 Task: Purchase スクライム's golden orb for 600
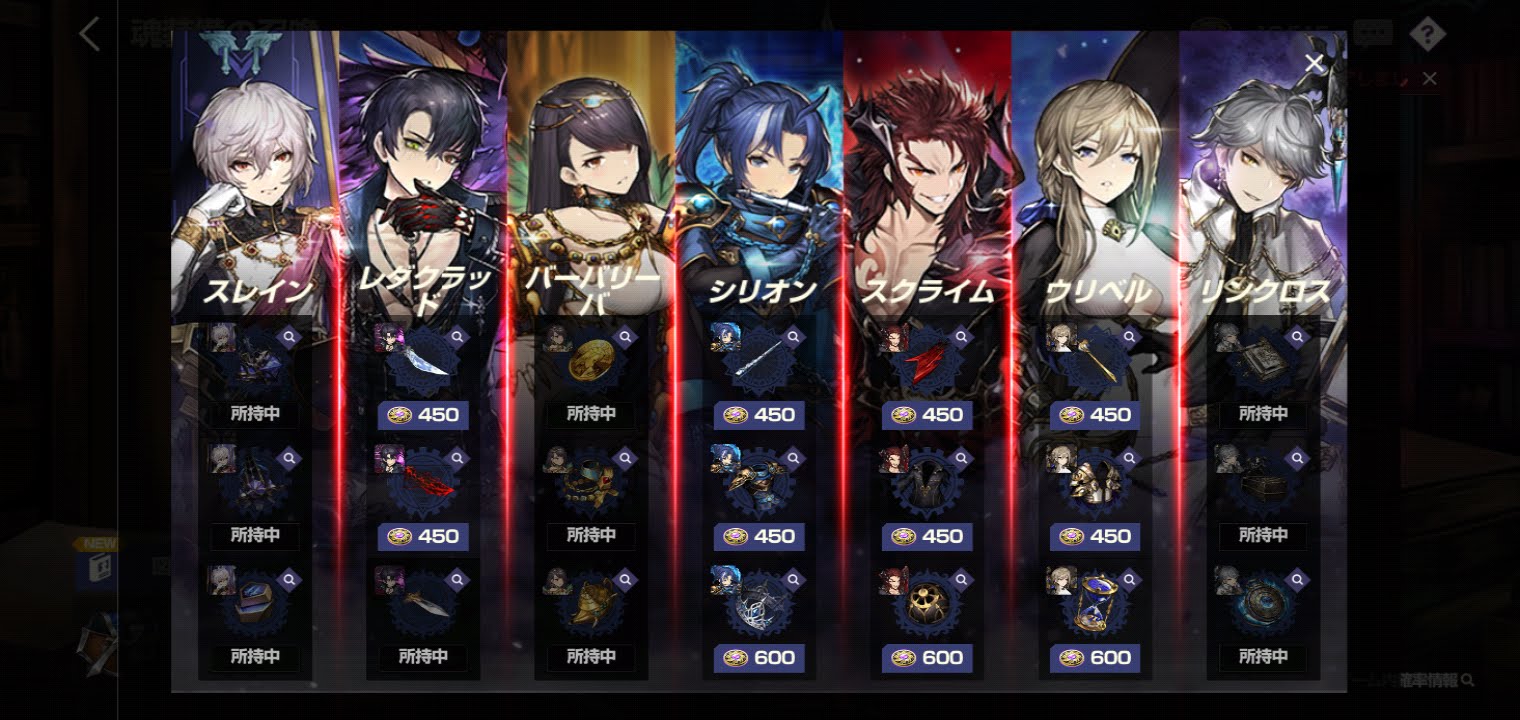[x=926, y=658]
